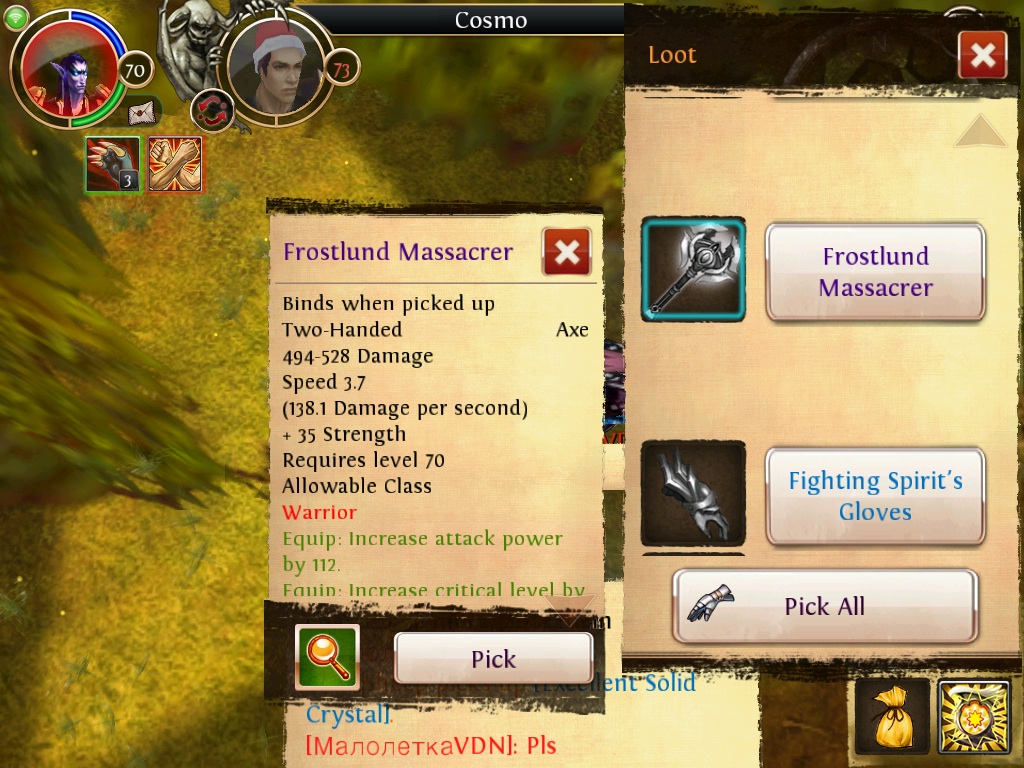Inspect item with the magnifying glass

click(327, 657)
